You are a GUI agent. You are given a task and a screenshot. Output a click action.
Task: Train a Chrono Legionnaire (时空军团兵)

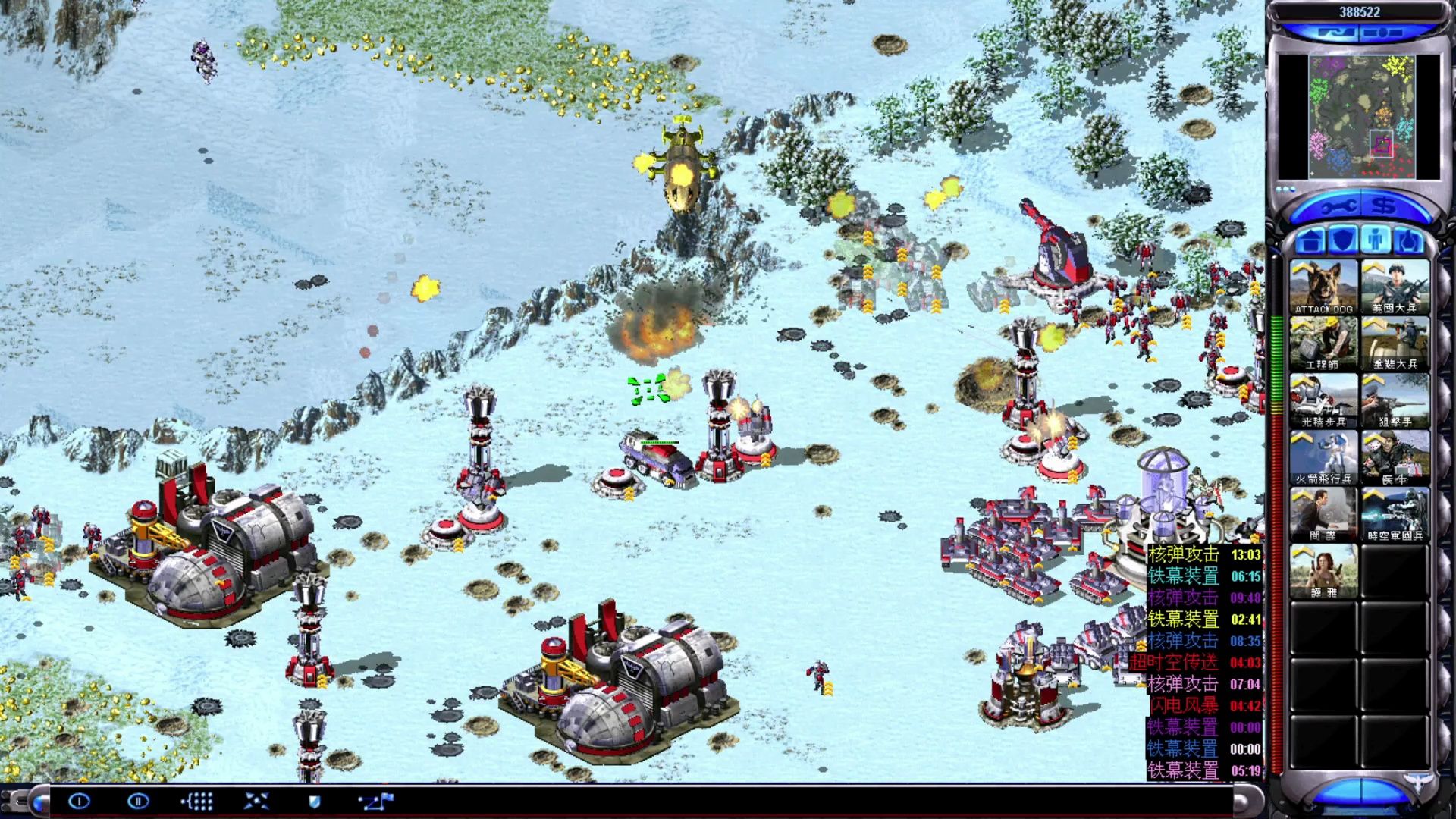pos(1395,514)
